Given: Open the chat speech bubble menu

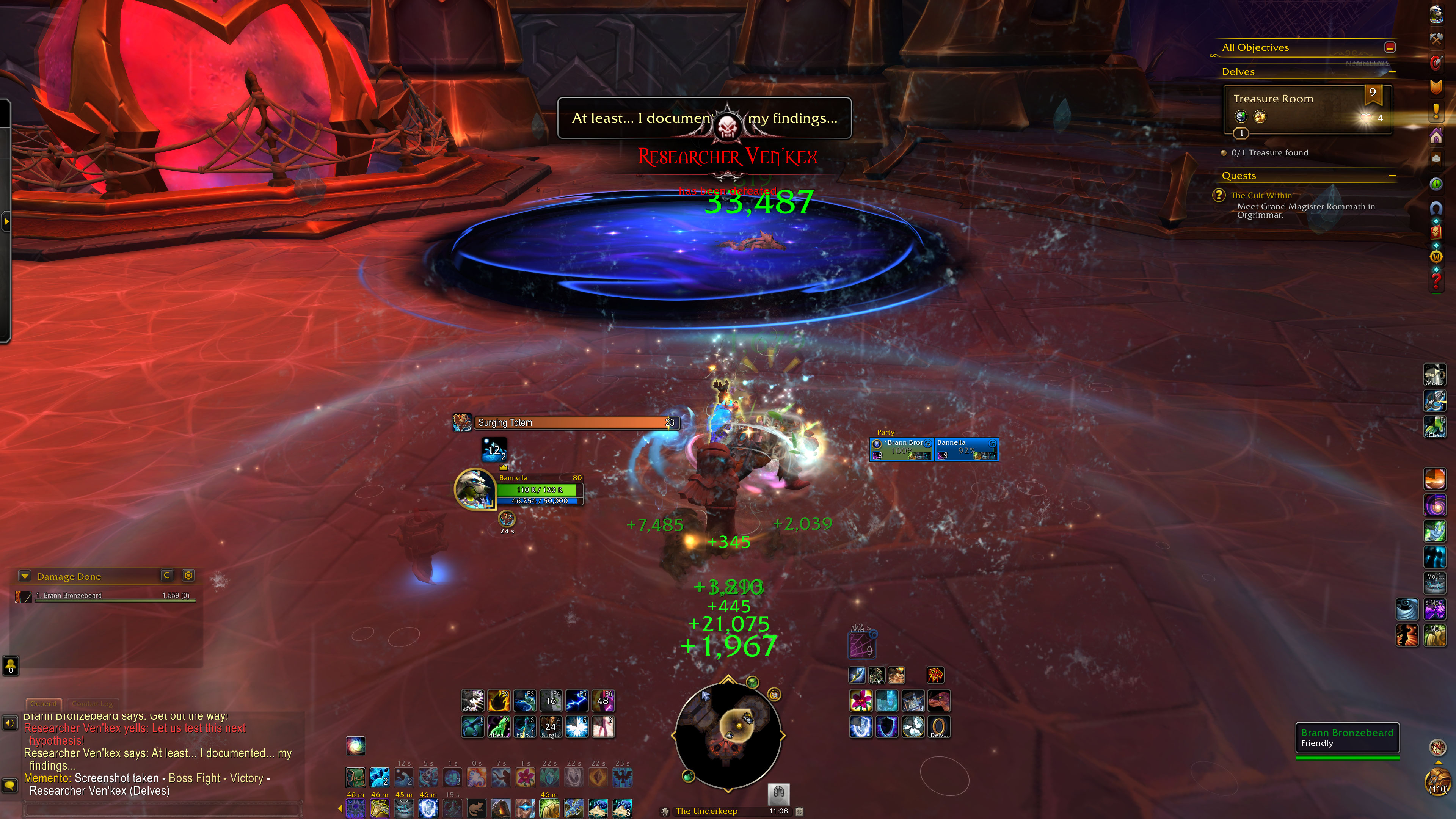Looking at the screenshot, I should coord(9,786).
